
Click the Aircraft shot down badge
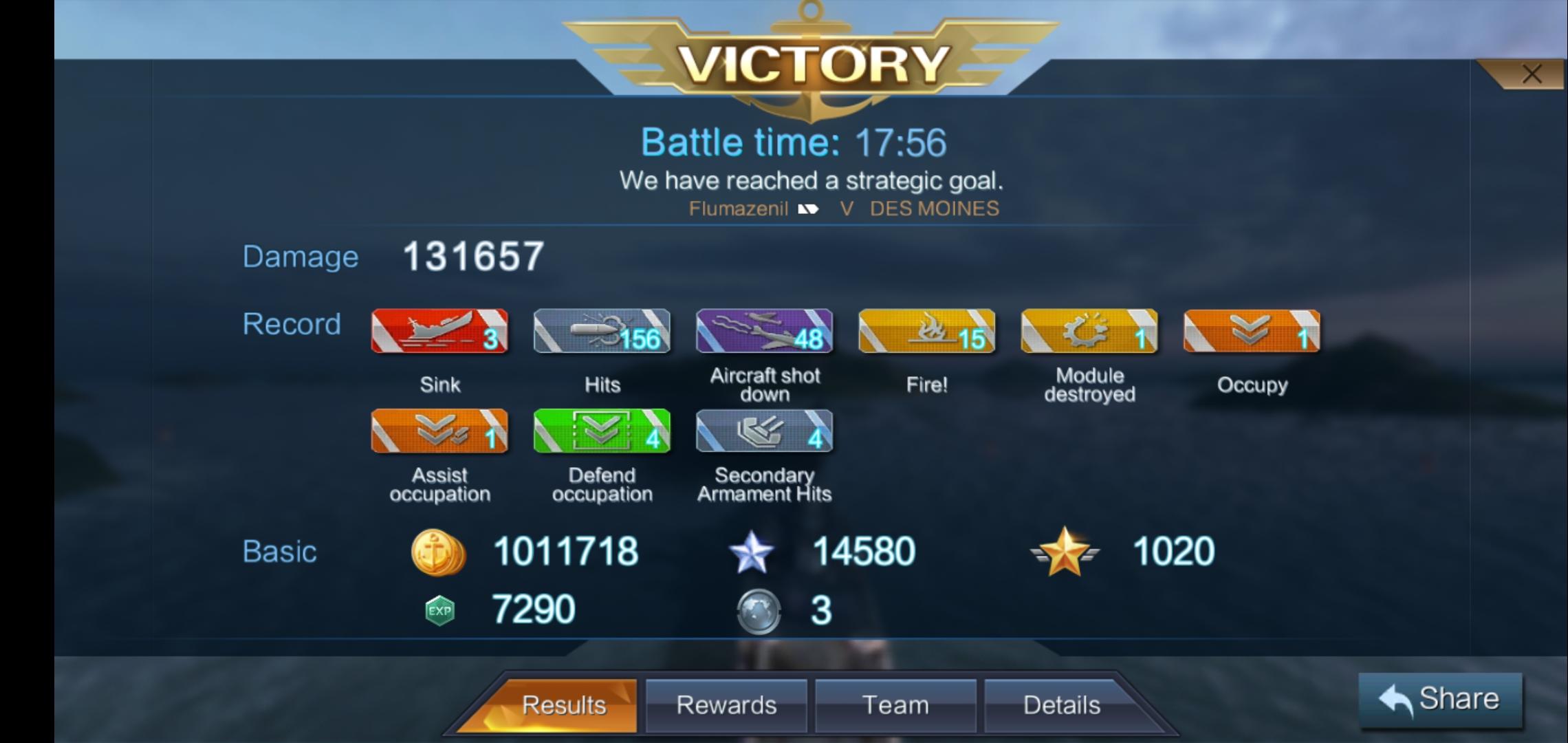763,332
